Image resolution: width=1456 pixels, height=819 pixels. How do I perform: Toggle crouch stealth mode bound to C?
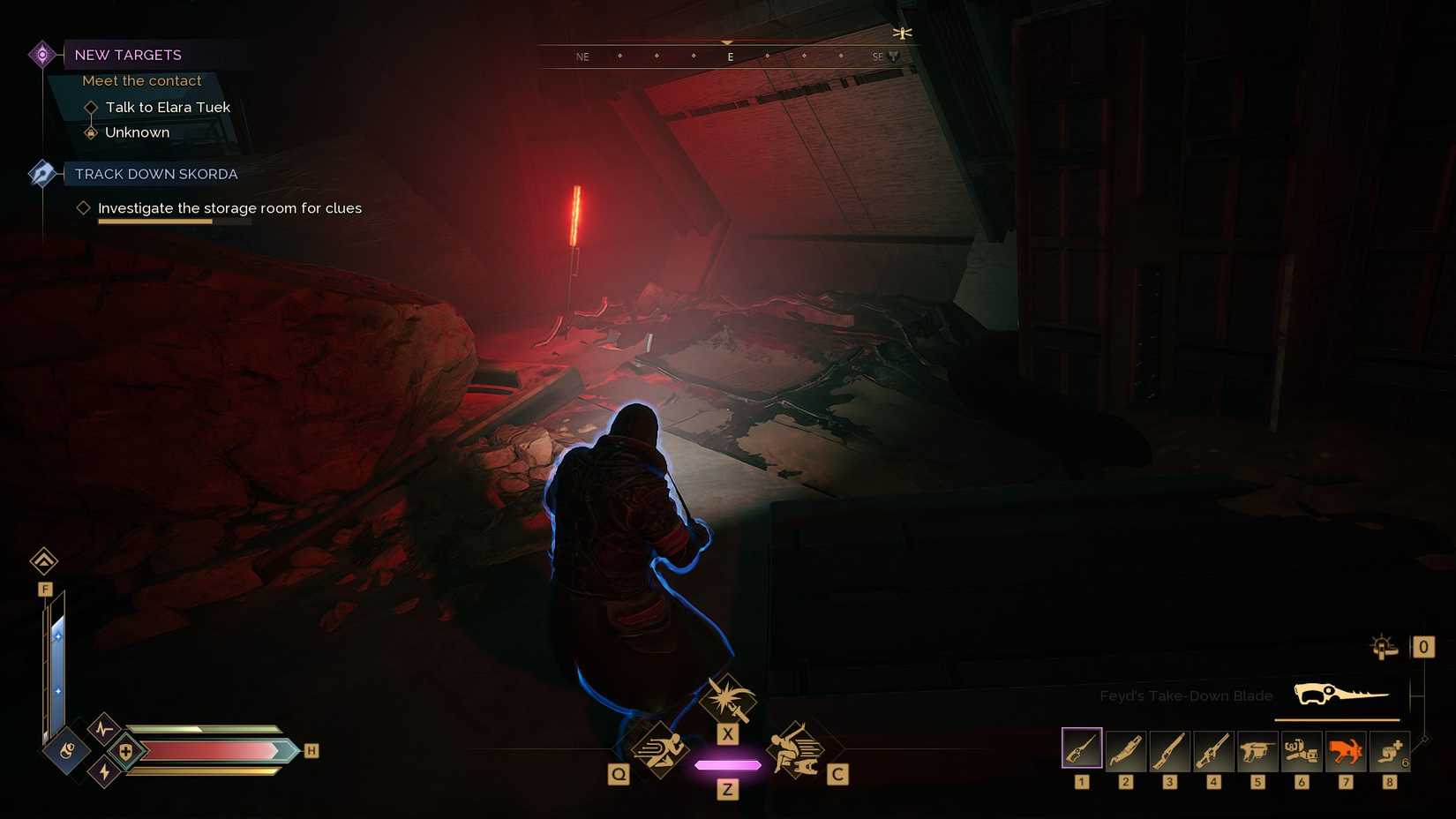(795, 750)
